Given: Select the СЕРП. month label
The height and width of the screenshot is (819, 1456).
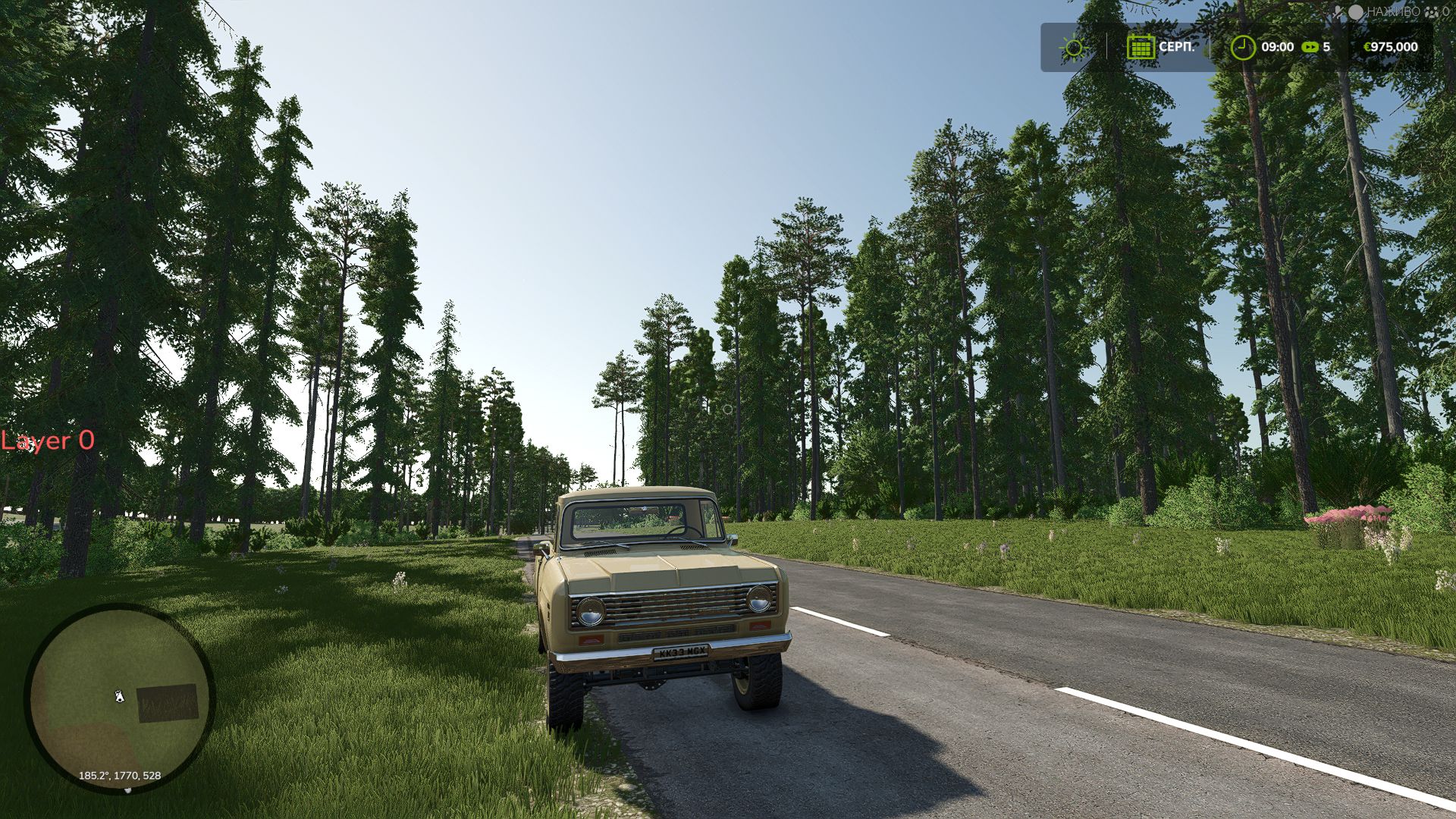Looking at the screenshot, I should (x=1176, y=47).
